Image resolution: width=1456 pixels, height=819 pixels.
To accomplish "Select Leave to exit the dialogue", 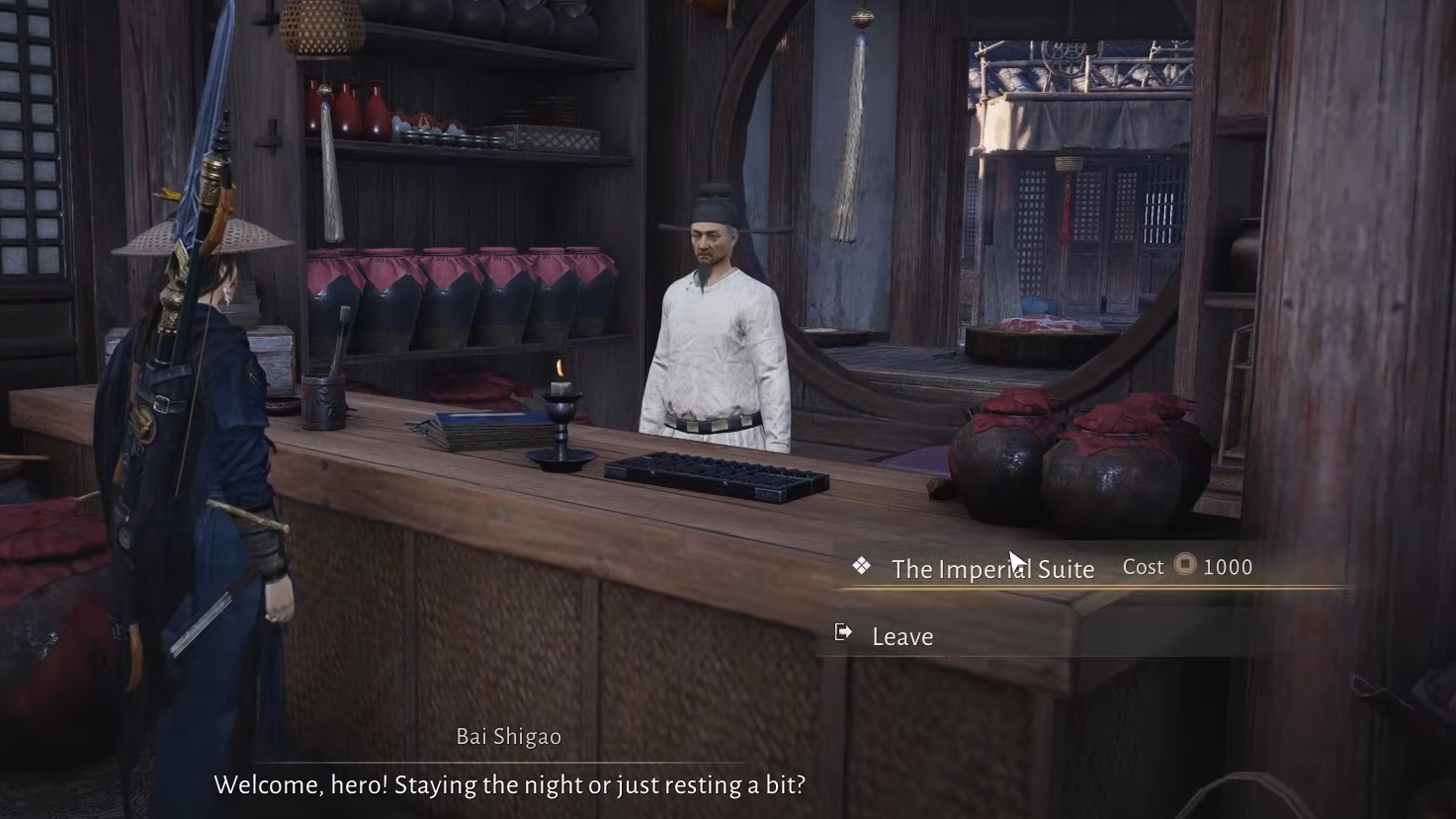I will click(x=901, y=637).
